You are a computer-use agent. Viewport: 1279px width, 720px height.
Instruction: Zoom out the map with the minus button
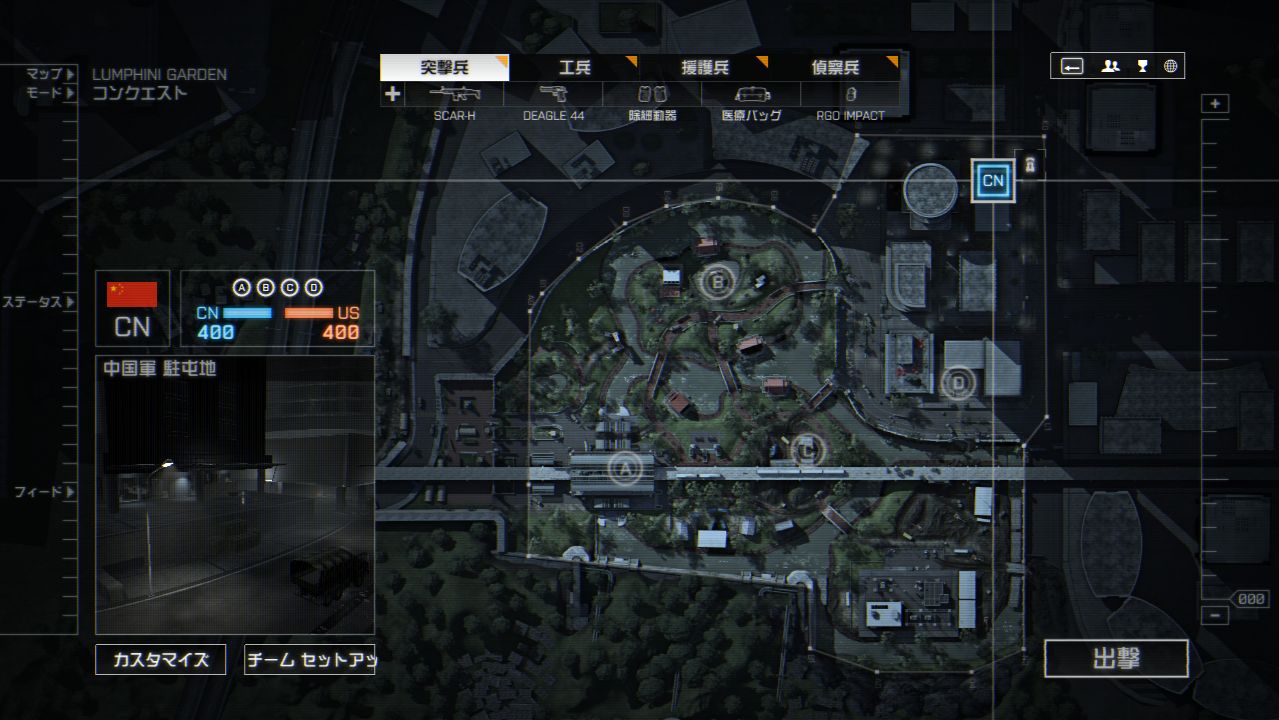(1215, 616)
